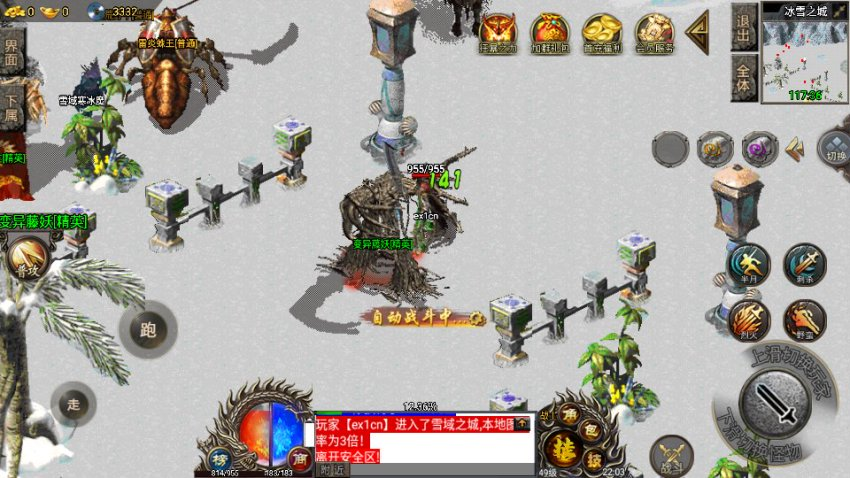
Task: Hit the large sword attack button
Action: pos(781,403)
